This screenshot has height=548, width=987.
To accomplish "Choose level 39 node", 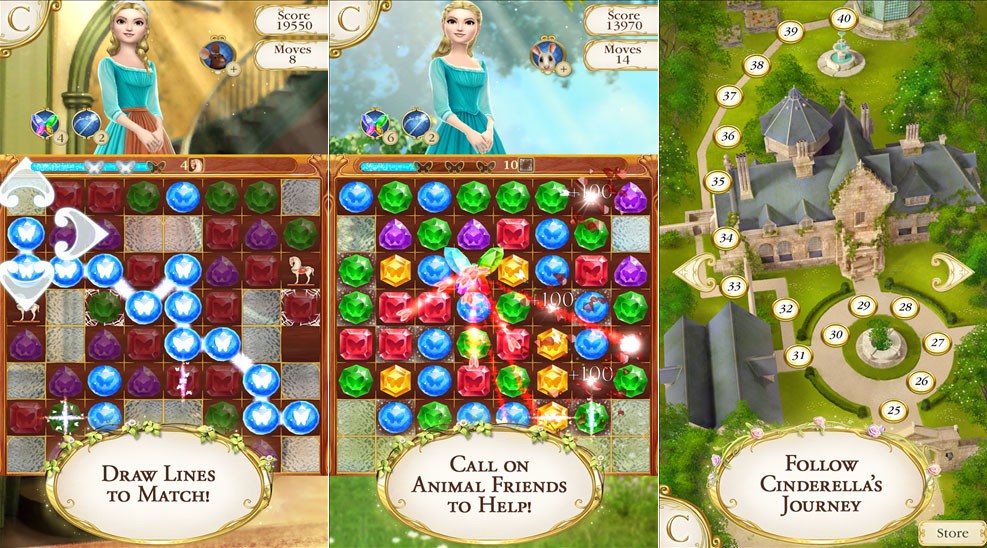I will pos(791,33).
